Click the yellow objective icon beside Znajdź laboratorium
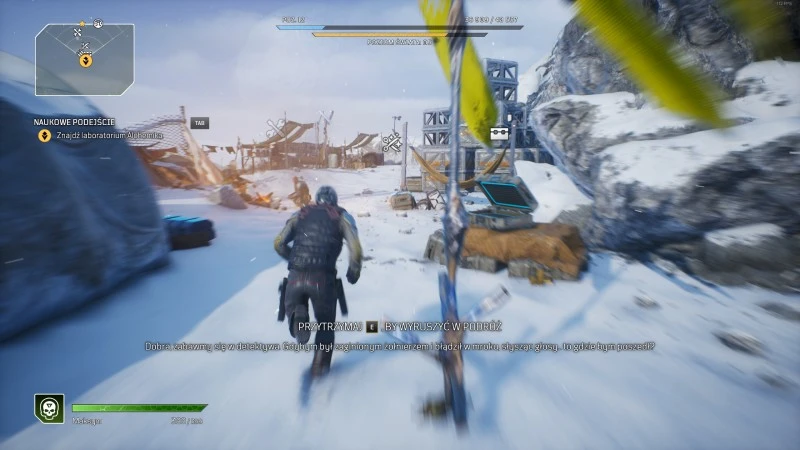The width and height of the screenshot is (800, 450). 44,135
